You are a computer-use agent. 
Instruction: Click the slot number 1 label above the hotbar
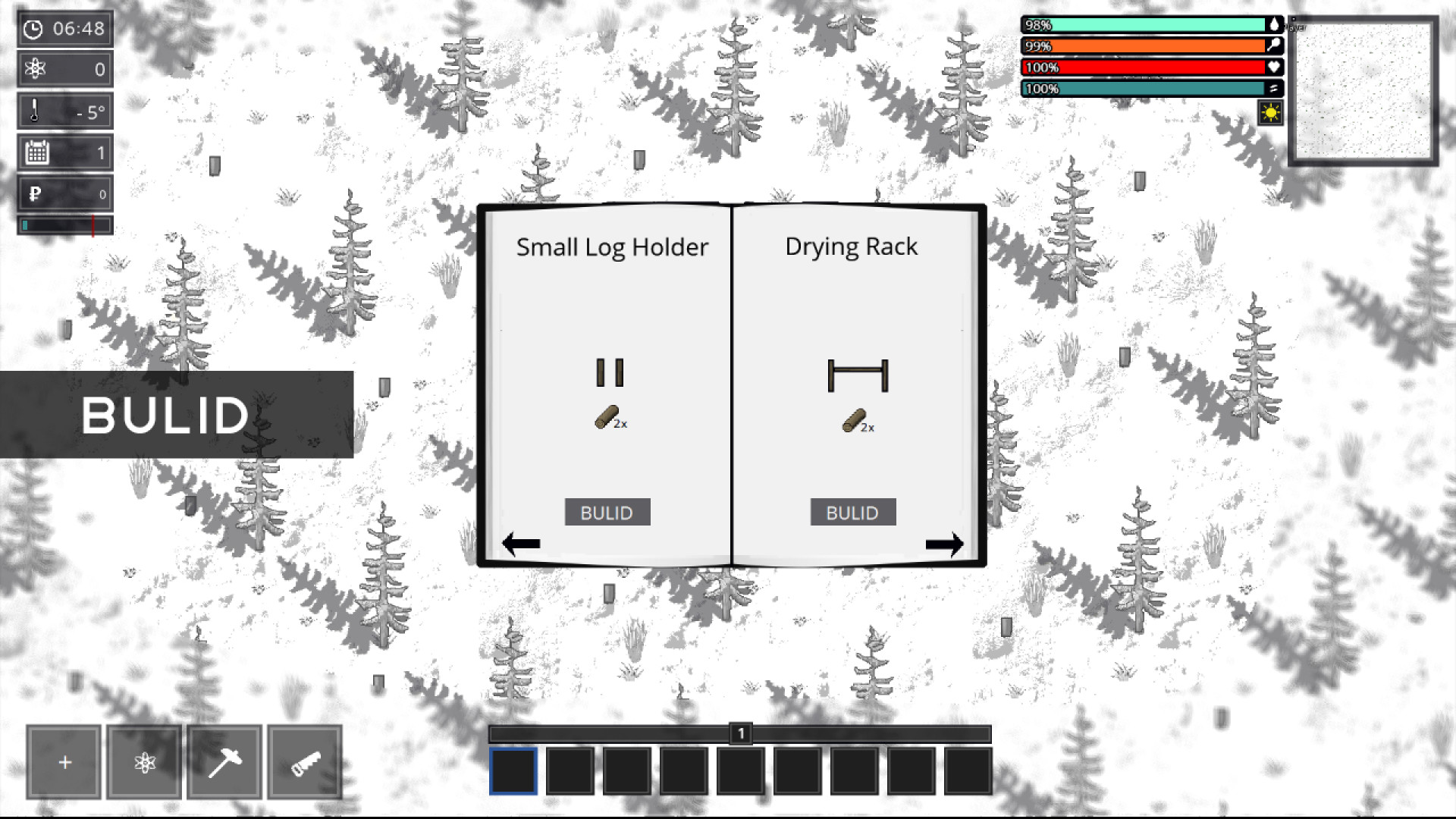click(x=740, y=732)
